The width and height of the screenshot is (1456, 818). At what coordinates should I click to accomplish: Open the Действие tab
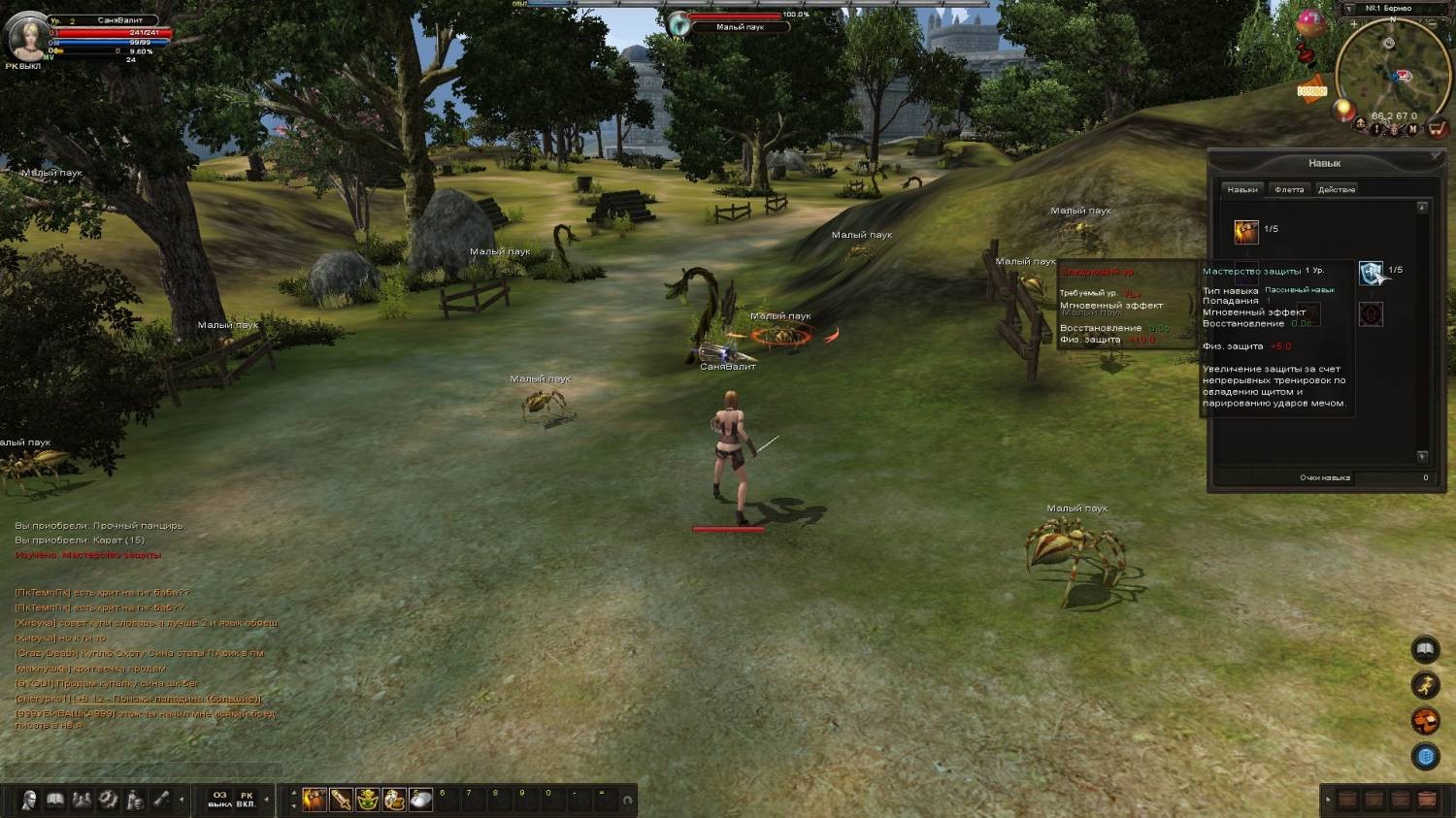[x=1337, y=189]
